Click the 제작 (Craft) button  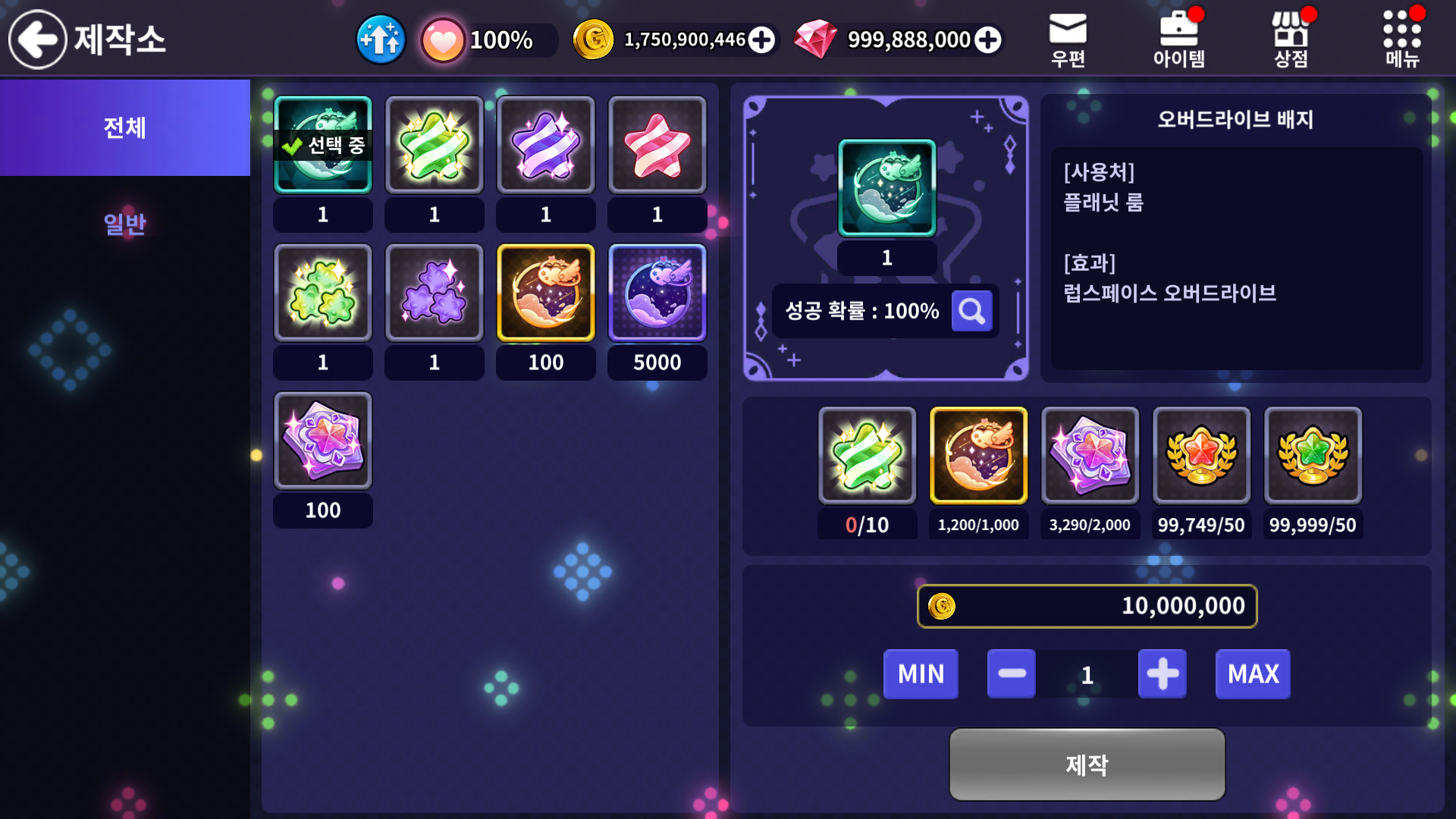click(x=1087, y=764)
